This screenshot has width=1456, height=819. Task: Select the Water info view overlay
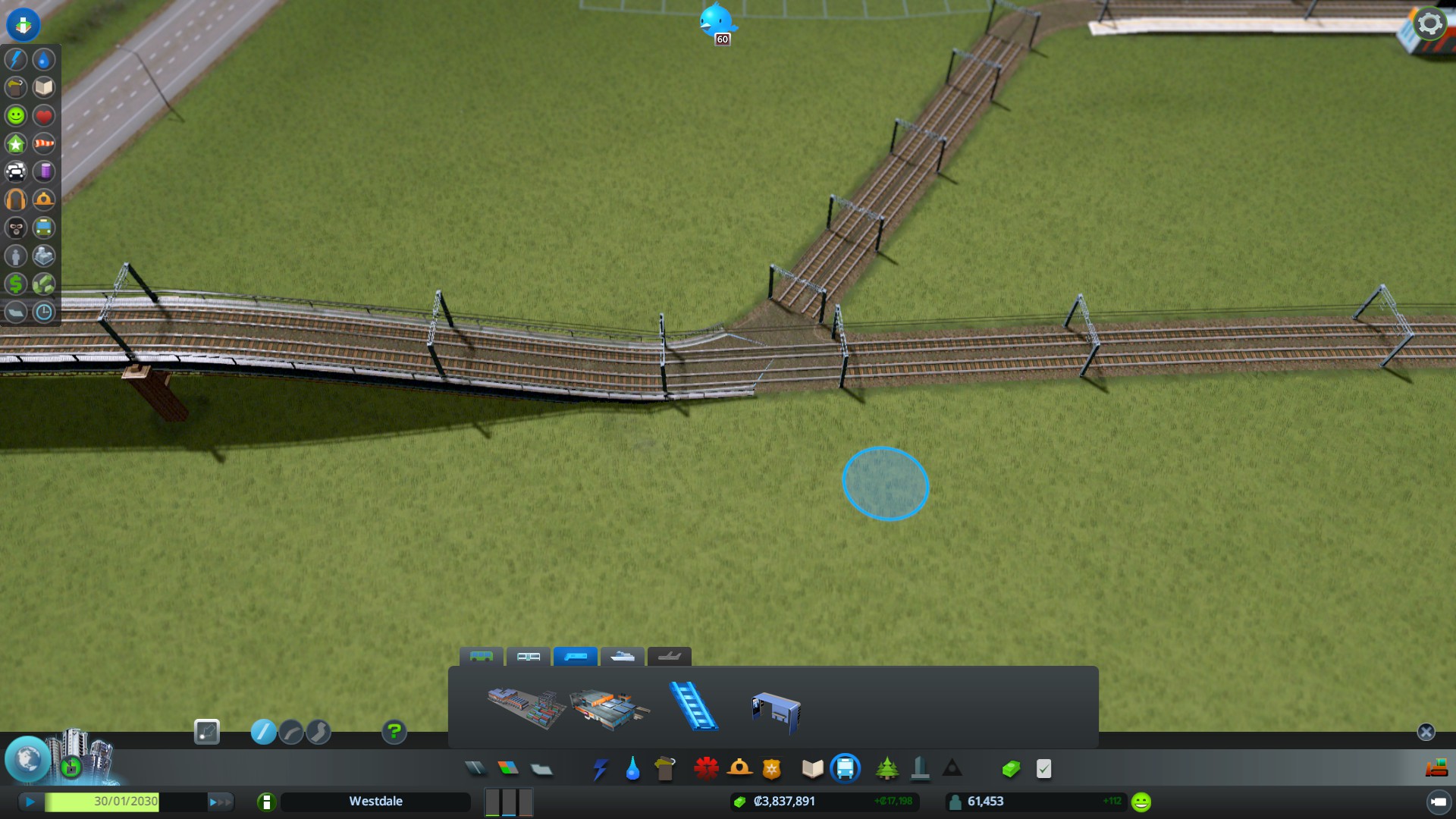coord(43,60)
